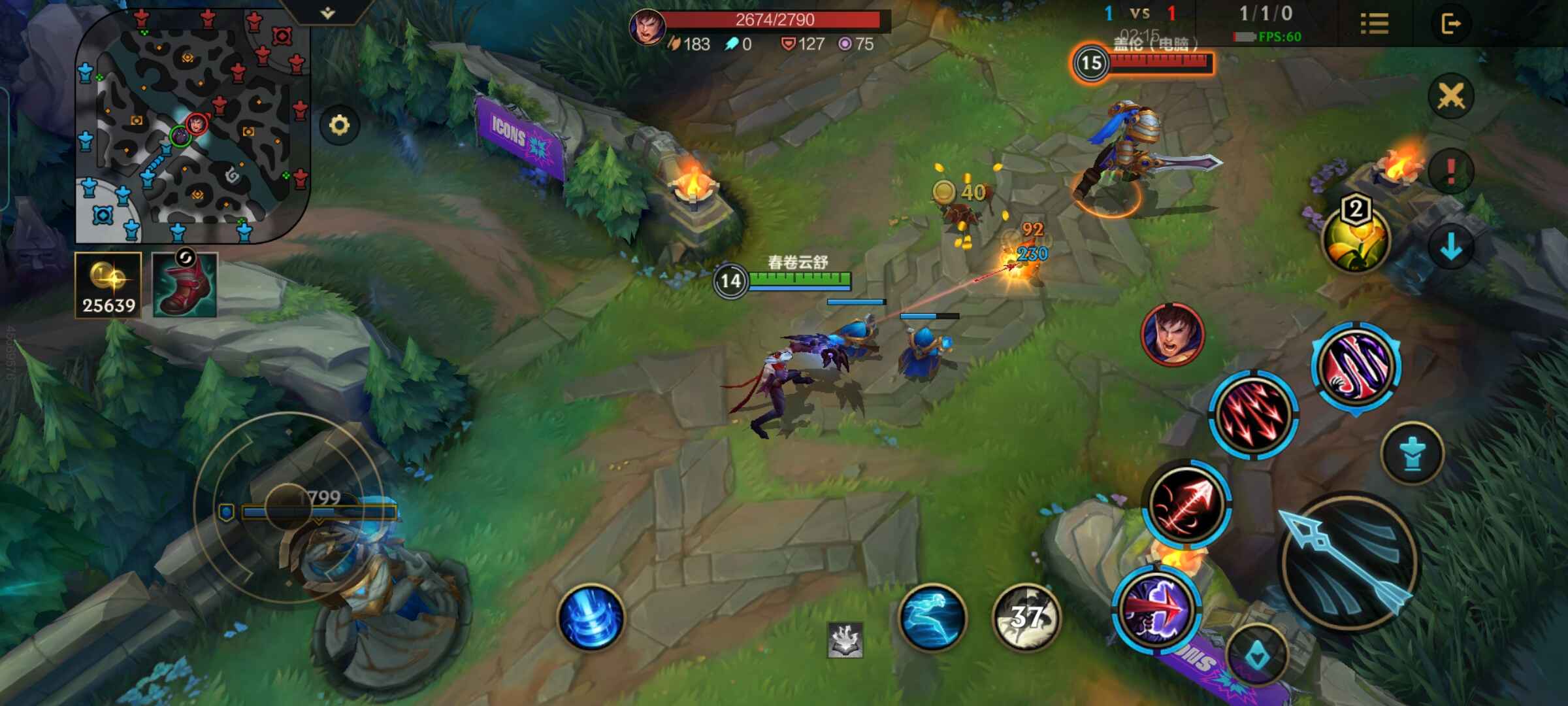Buy the recommended red boots item

(185, 285)
